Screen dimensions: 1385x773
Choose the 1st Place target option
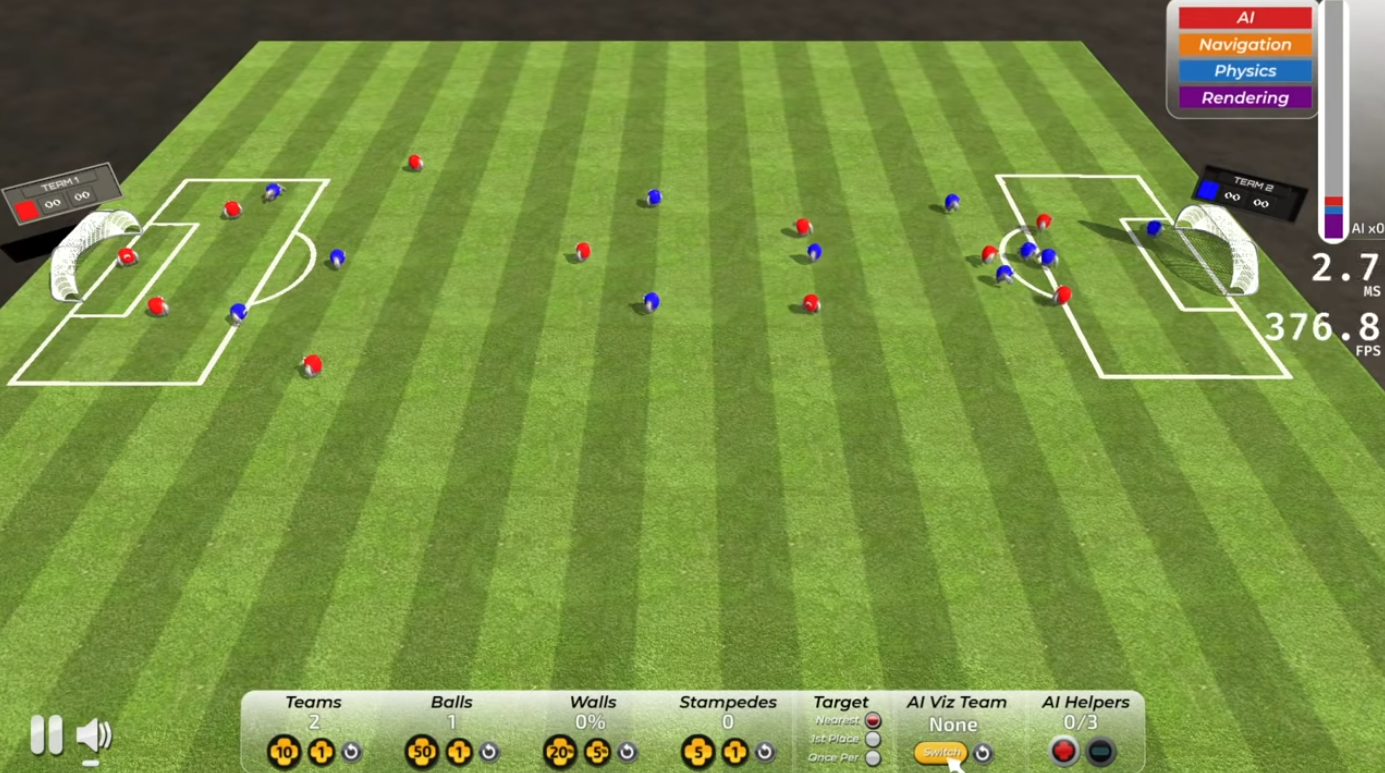[x=873, y=739]
